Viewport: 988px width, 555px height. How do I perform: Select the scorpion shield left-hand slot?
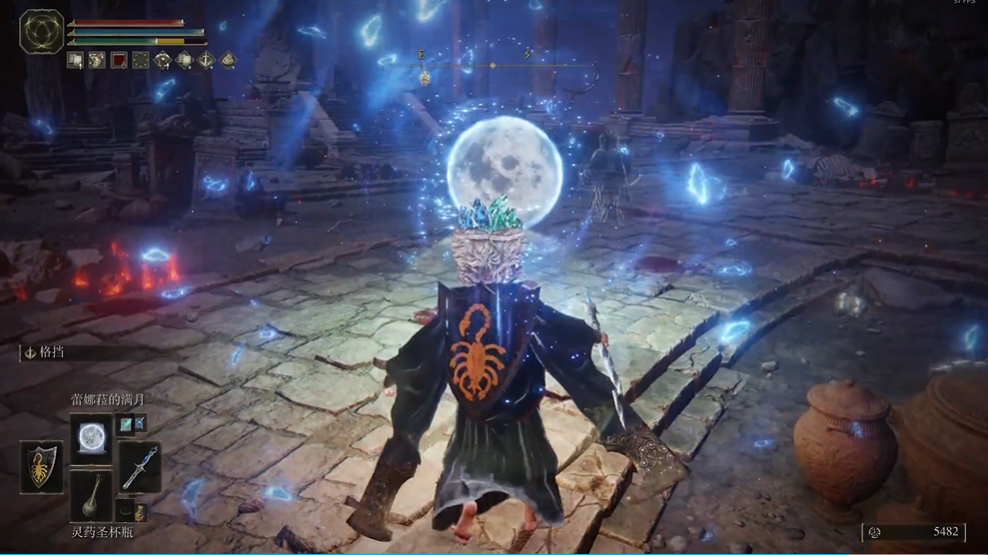tap(41, 466)
